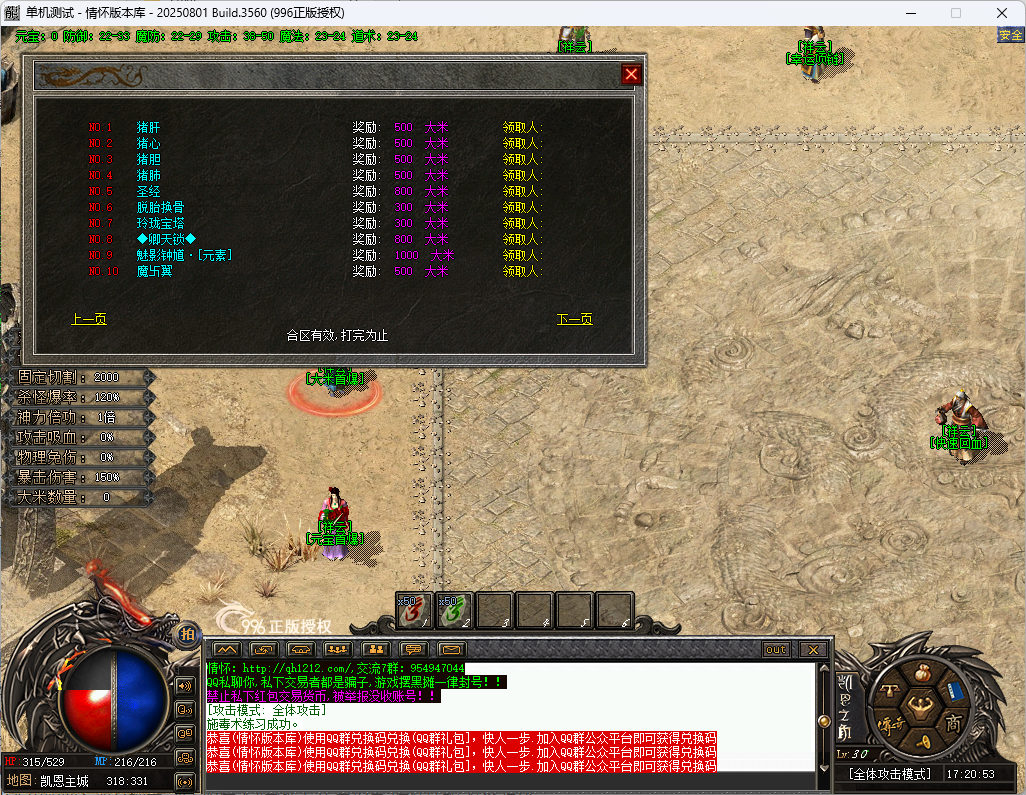
Task: Open the mail envelope chat tab
Action: pyautogui.click(x=453, y=650)
